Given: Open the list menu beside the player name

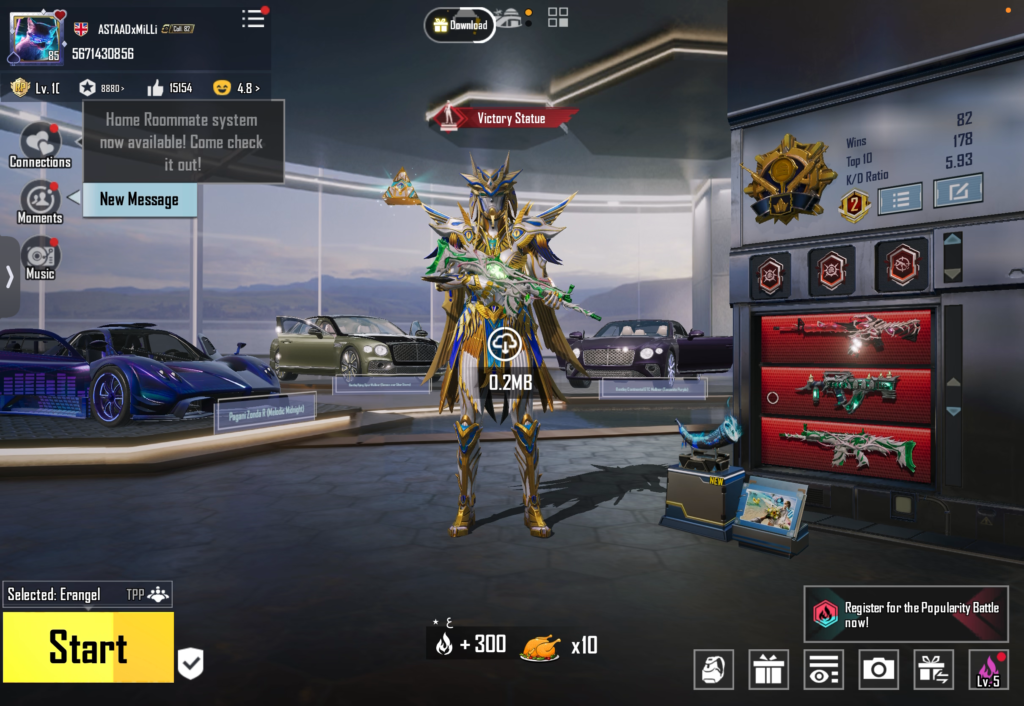Looking at the screenshot, I should pyautogui.click(x=254, y=18).
